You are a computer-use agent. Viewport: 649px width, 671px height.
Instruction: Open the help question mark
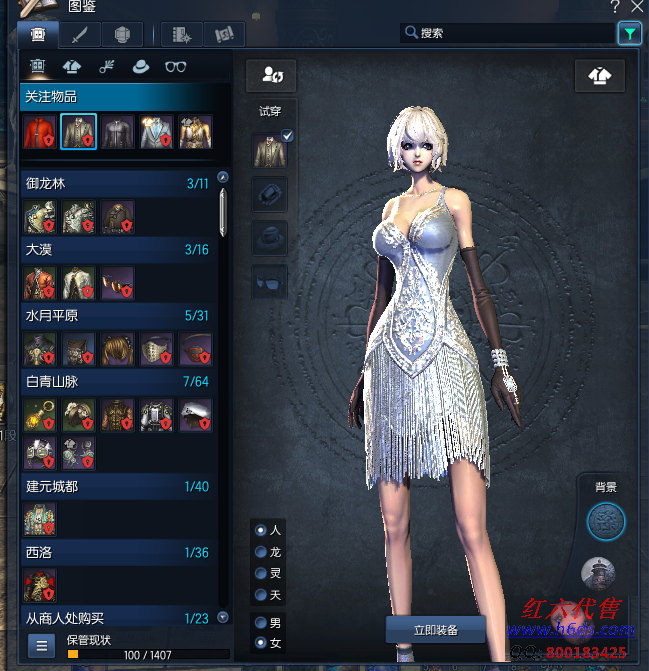[x=615, y=6]
